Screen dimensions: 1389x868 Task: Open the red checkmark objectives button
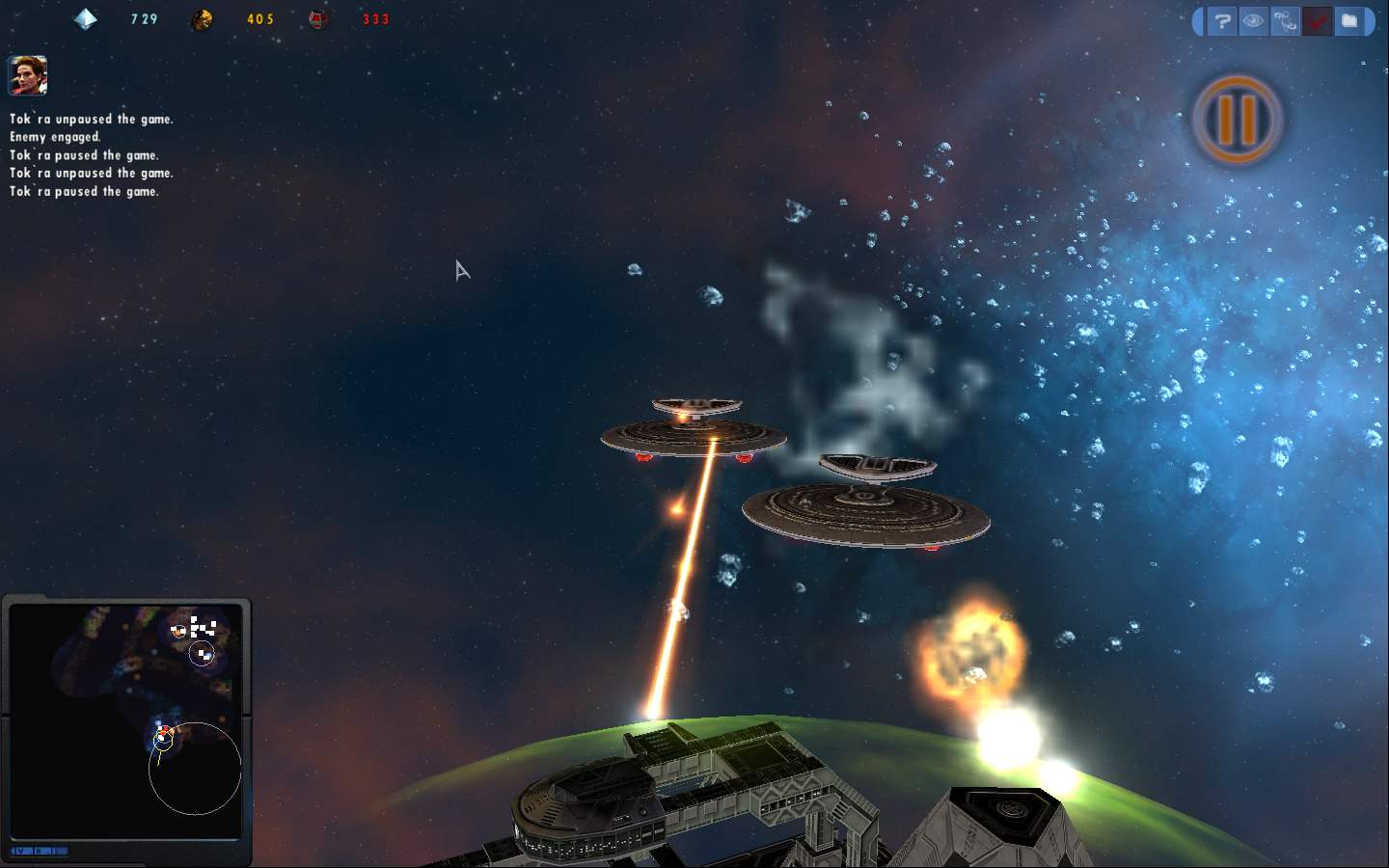click(x=1317, y=20)
